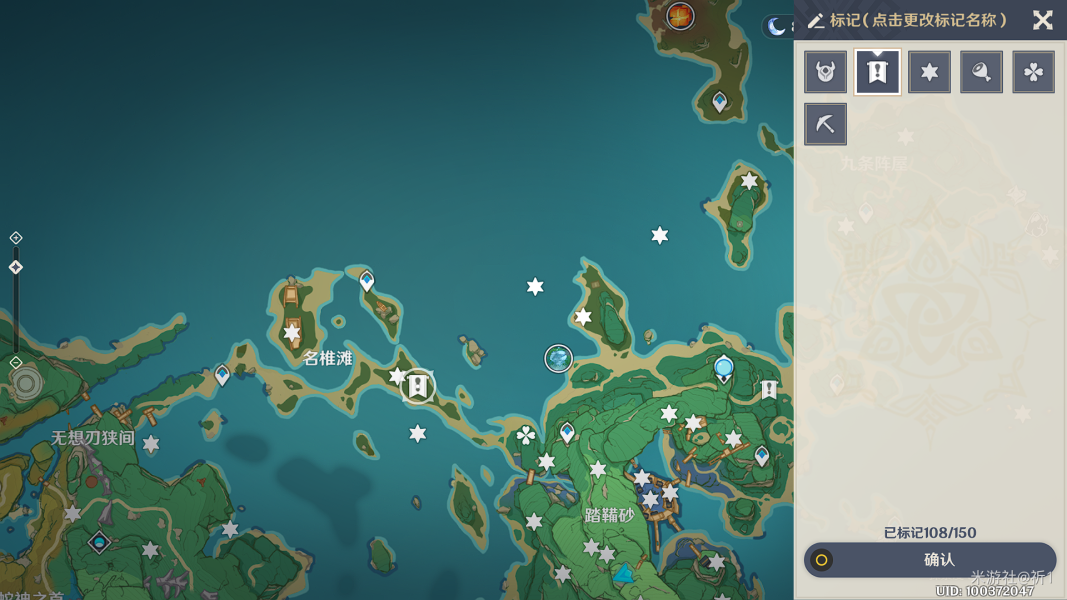
Task: Open the round domain icon north of 踏鞴砂
Action: coord(558,358)
